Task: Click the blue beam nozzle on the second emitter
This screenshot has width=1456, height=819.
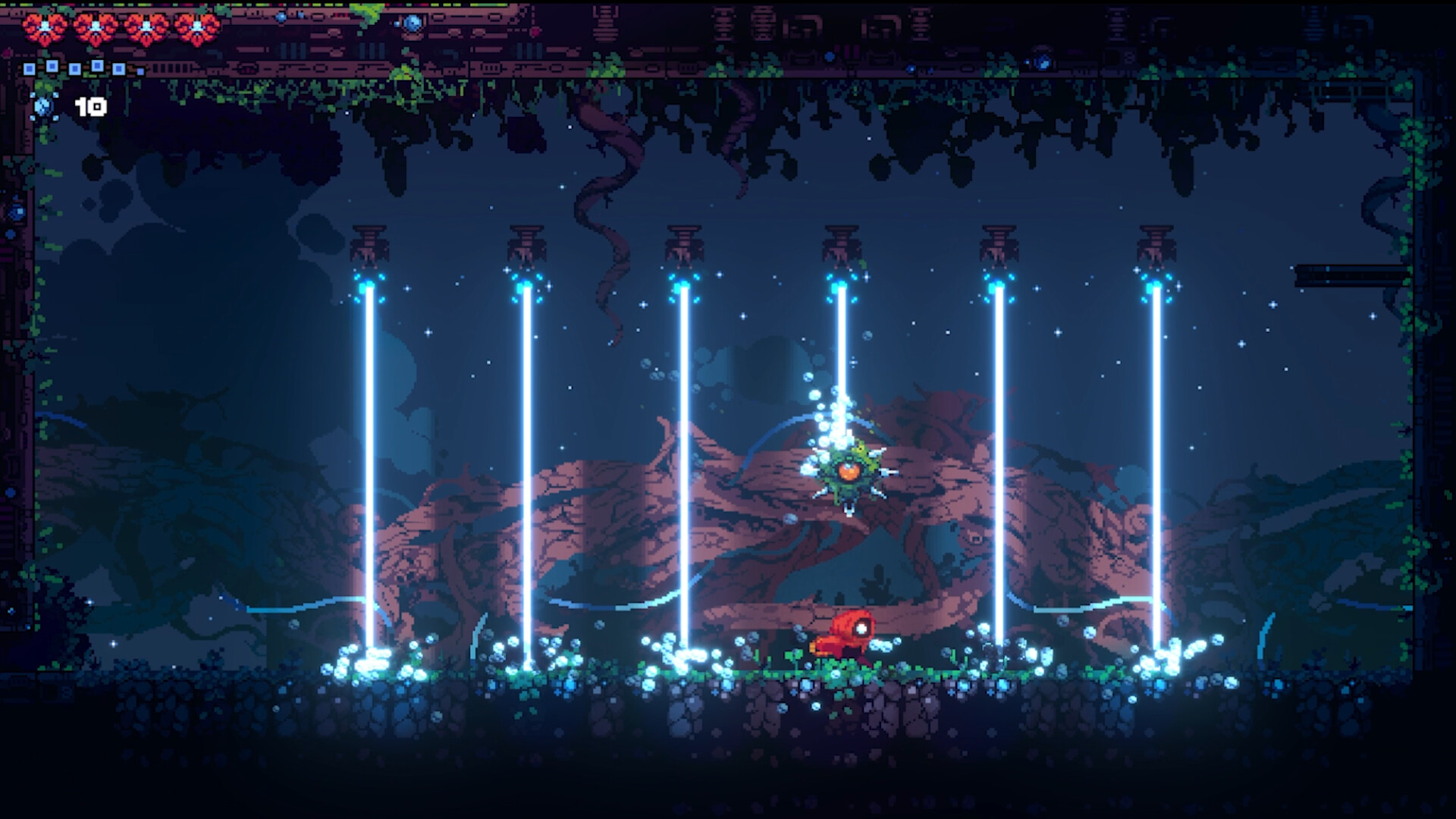Action: click(523, 287)
